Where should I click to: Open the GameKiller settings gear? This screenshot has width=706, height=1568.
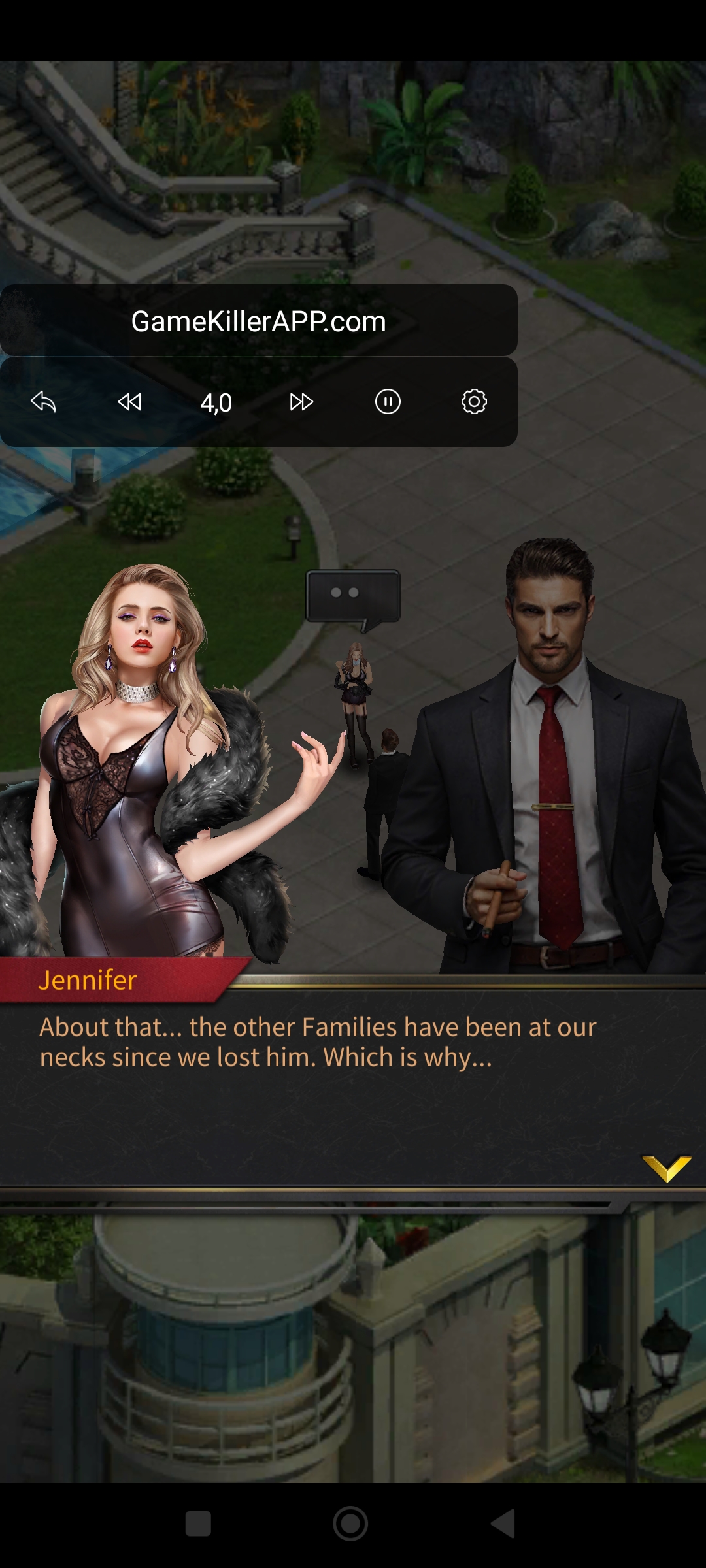[474, 402]
